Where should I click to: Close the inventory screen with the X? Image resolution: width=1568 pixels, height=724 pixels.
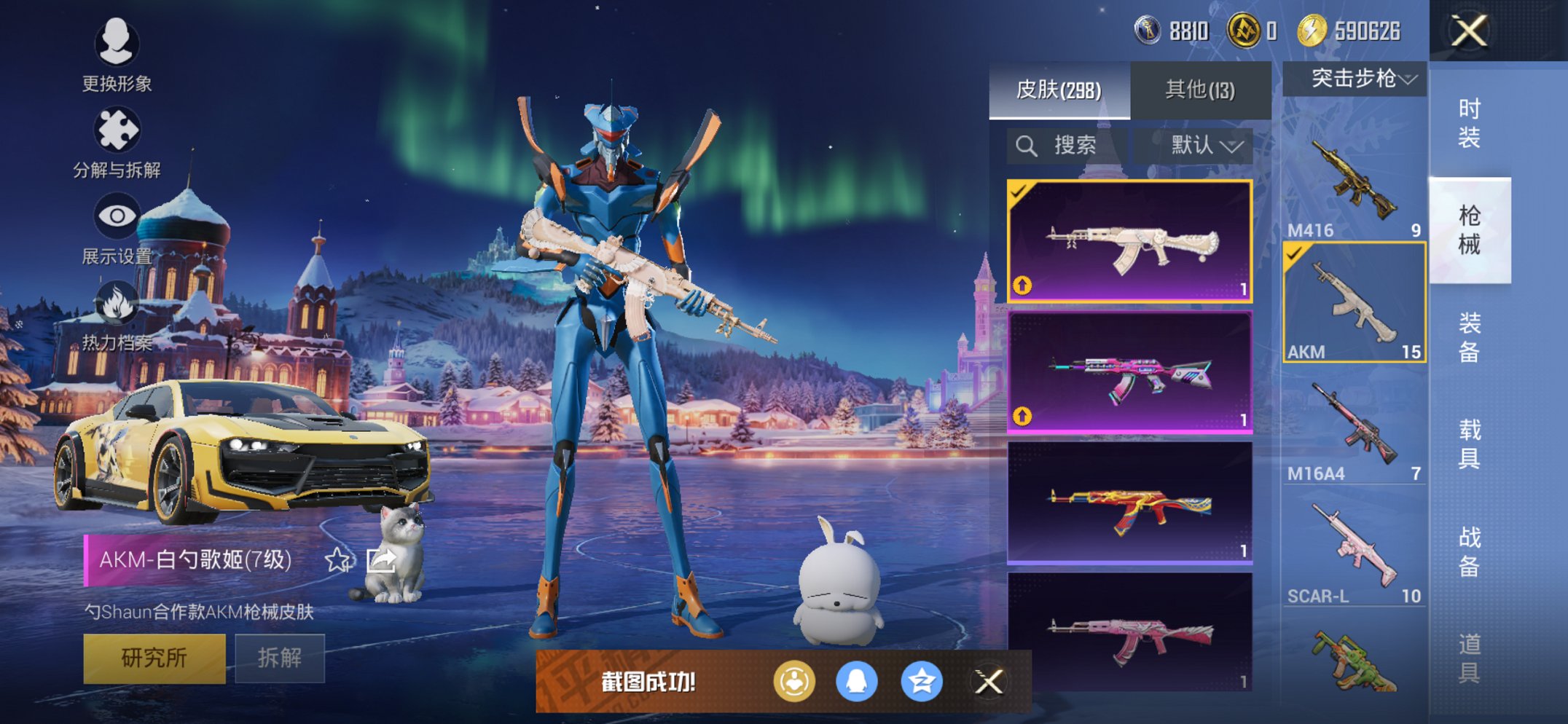point(1468,31)
